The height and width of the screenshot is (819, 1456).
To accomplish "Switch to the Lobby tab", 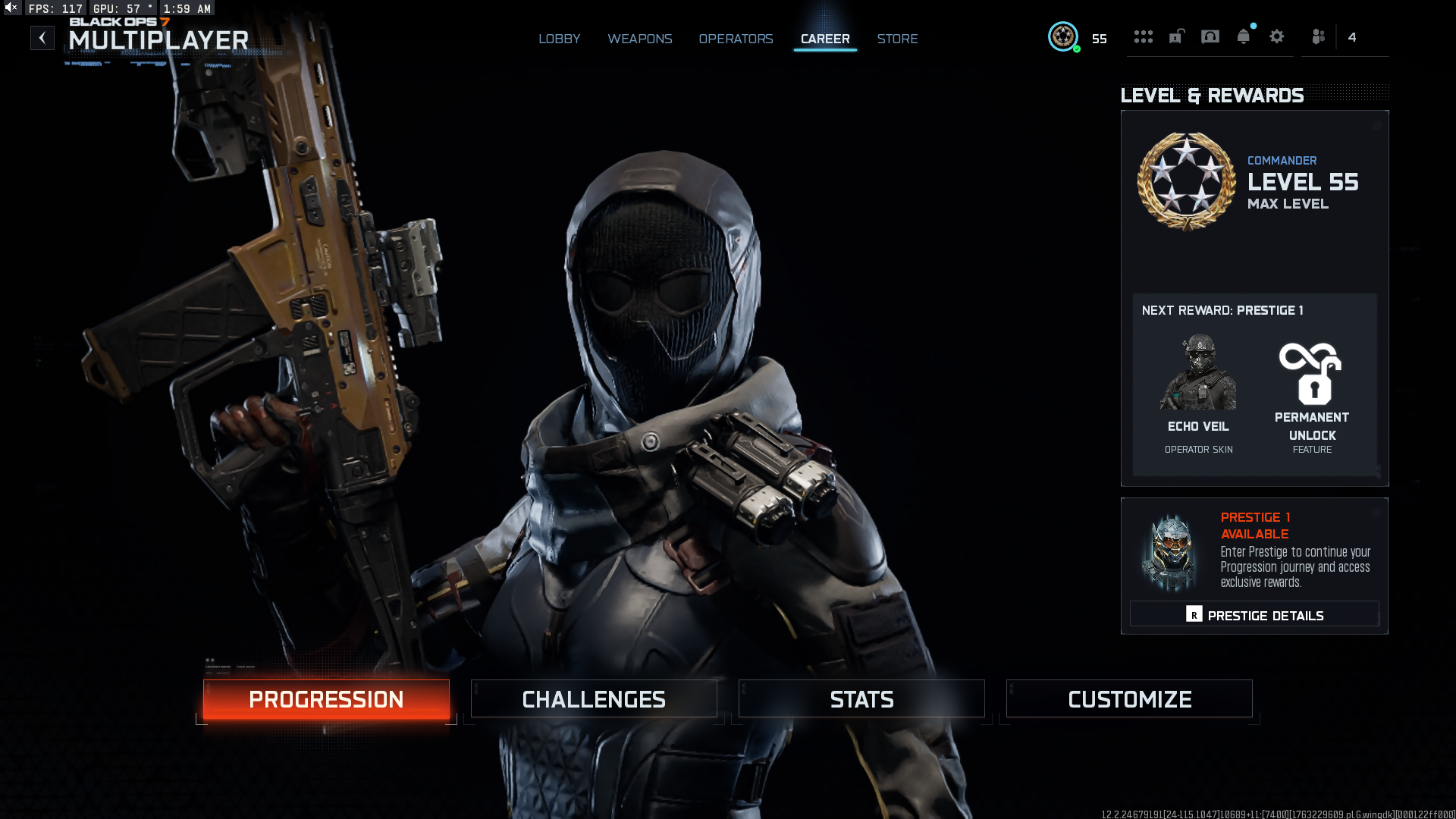I will (x=559, y=39).
